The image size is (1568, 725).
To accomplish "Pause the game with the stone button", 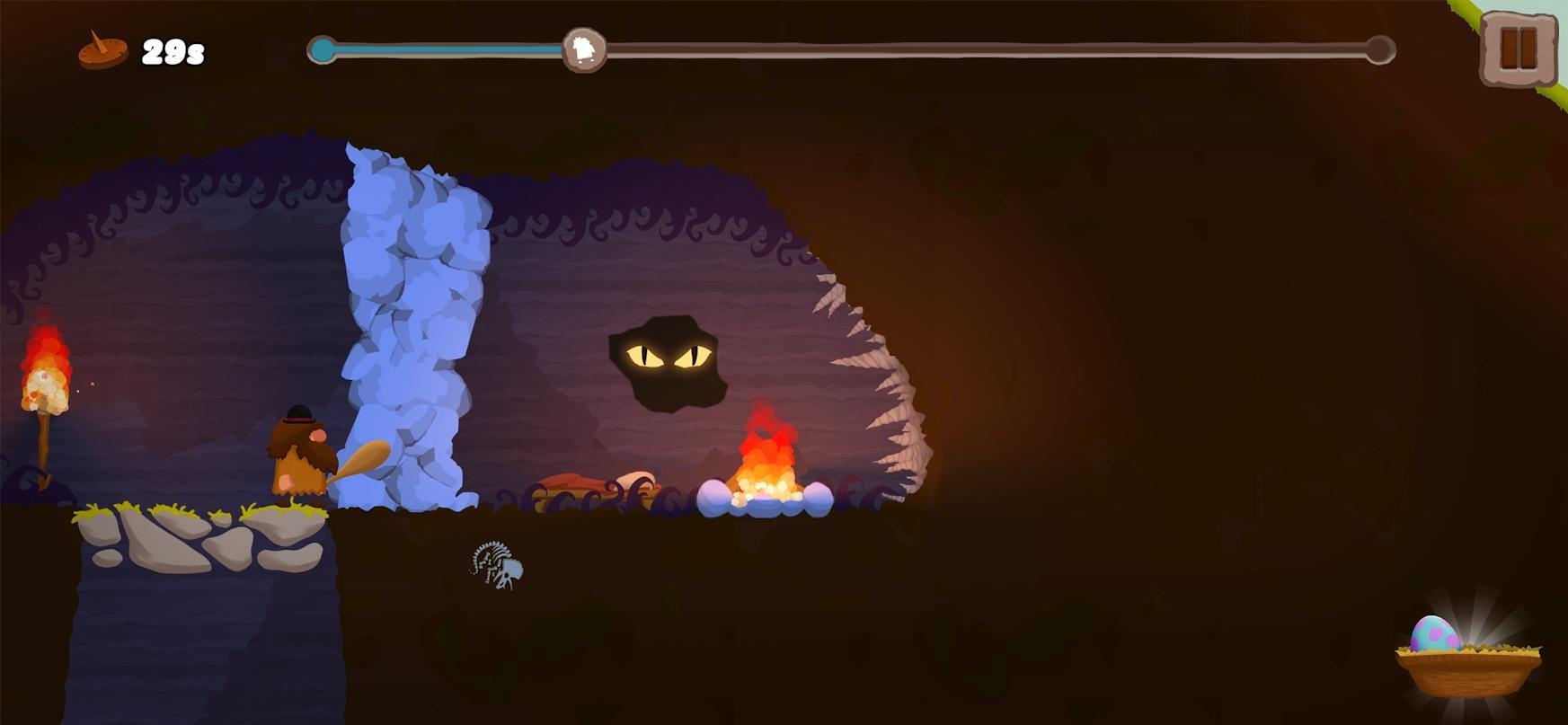I will (1519, 49).
